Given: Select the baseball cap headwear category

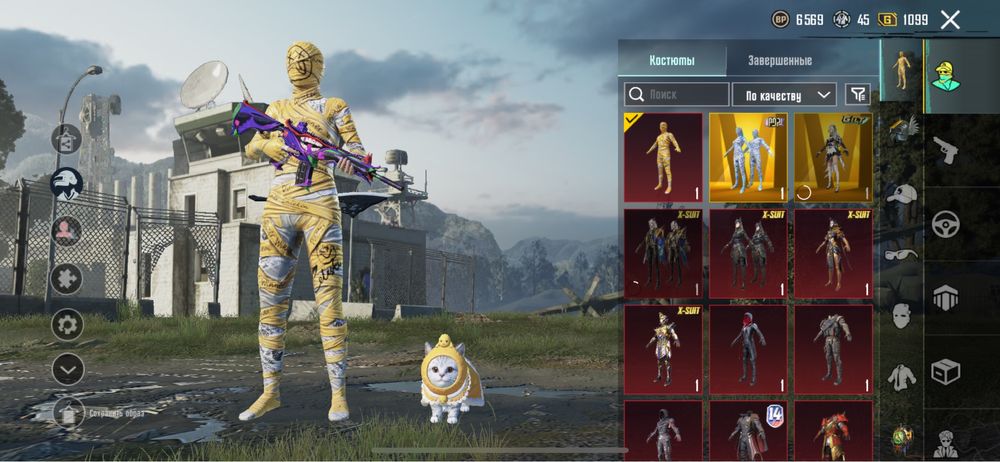Looking at the screenshot, I should pos(902,194).
